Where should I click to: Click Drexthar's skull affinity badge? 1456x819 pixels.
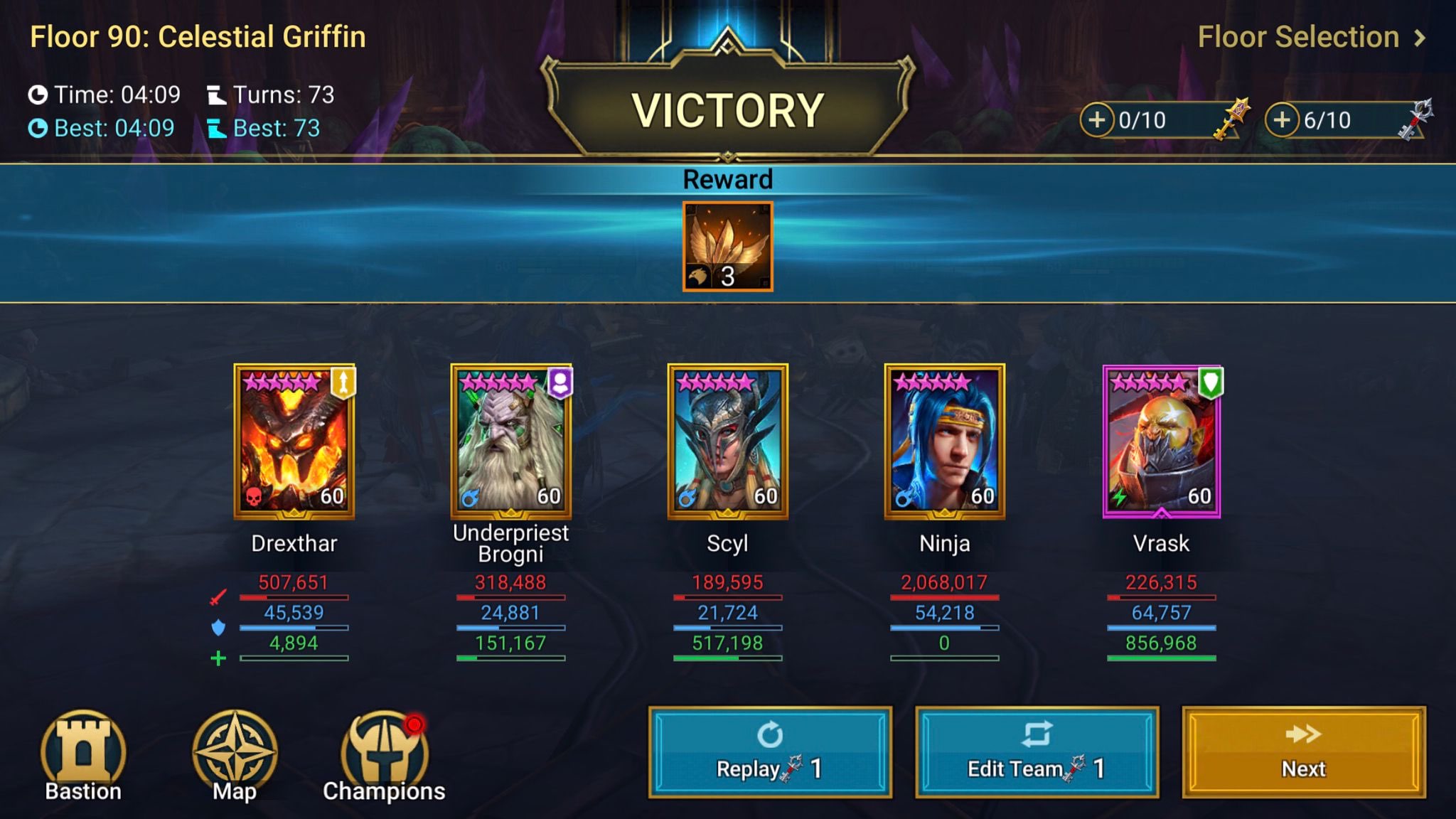[255, 496]
